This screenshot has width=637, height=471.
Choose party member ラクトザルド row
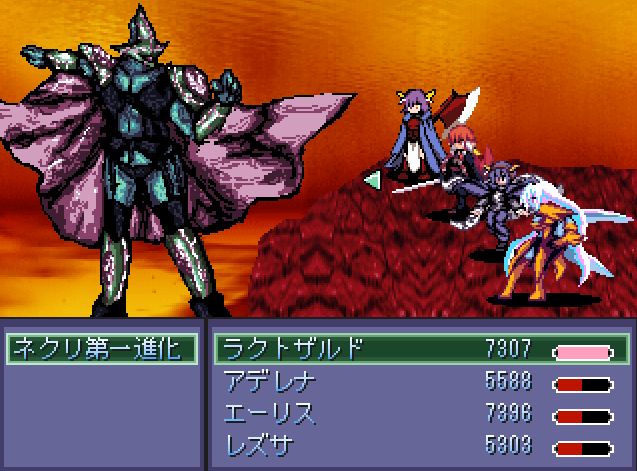(x=420, y=349)
